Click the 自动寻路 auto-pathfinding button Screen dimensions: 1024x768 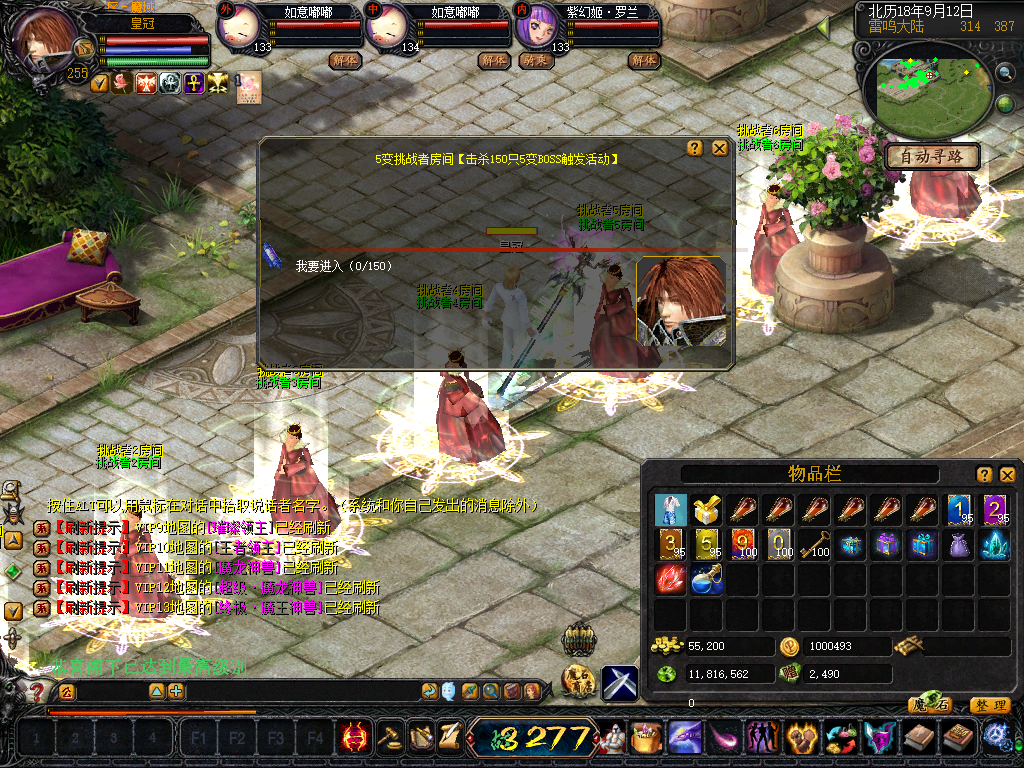[931, 157]
